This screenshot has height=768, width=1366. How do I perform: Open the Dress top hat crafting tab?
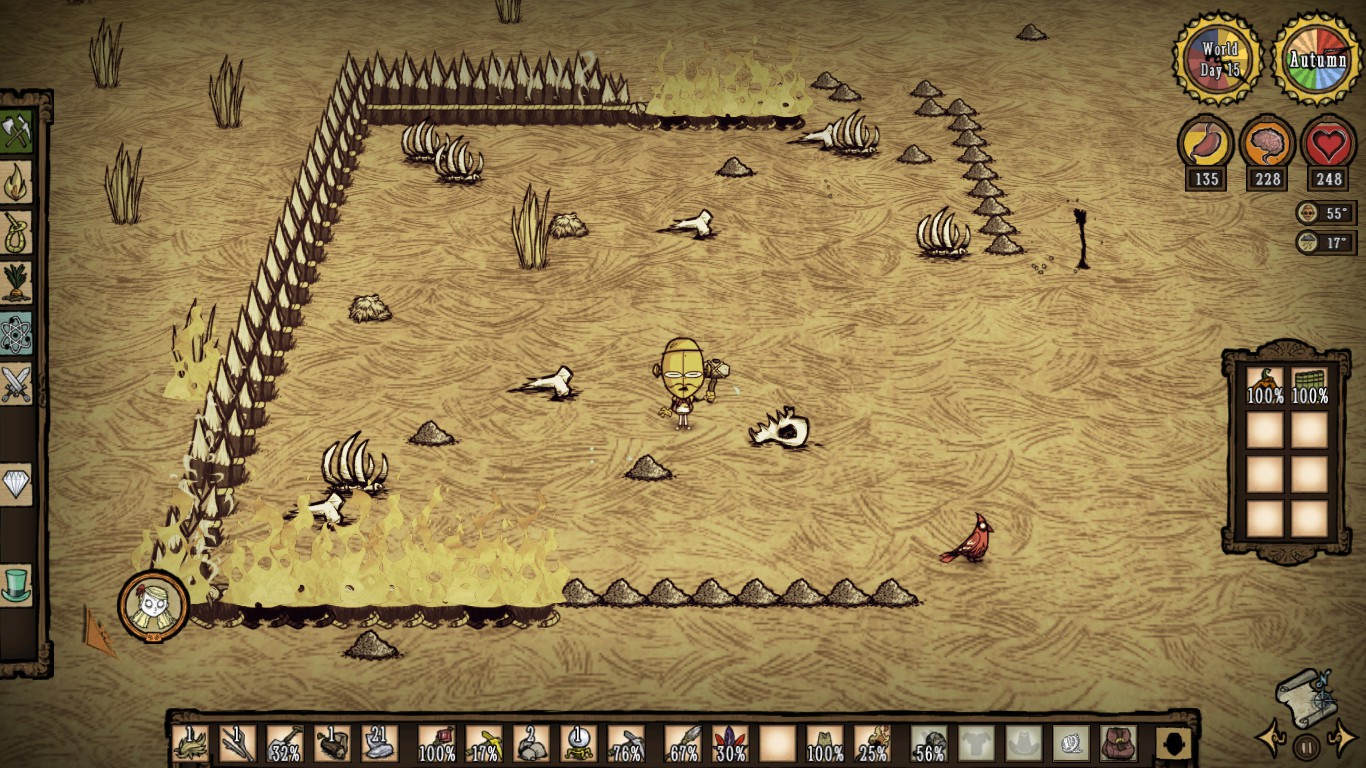(16, 585)
